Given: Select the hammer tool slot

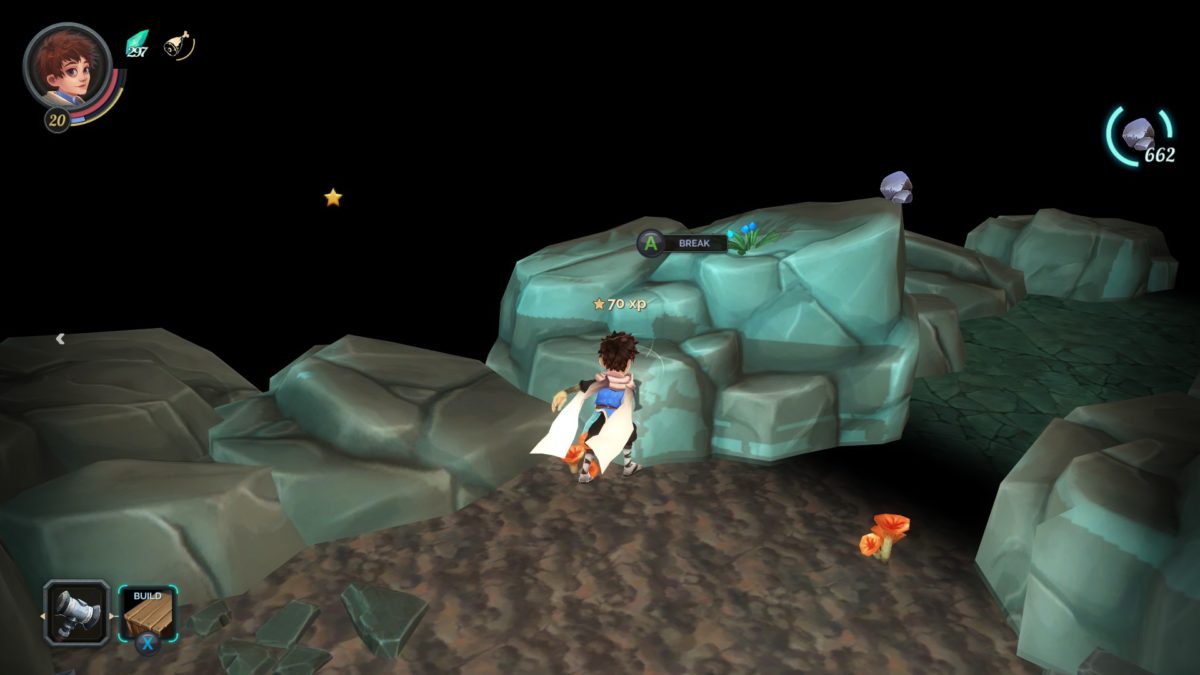Looking at the screenshot, I should click(77, 611).
